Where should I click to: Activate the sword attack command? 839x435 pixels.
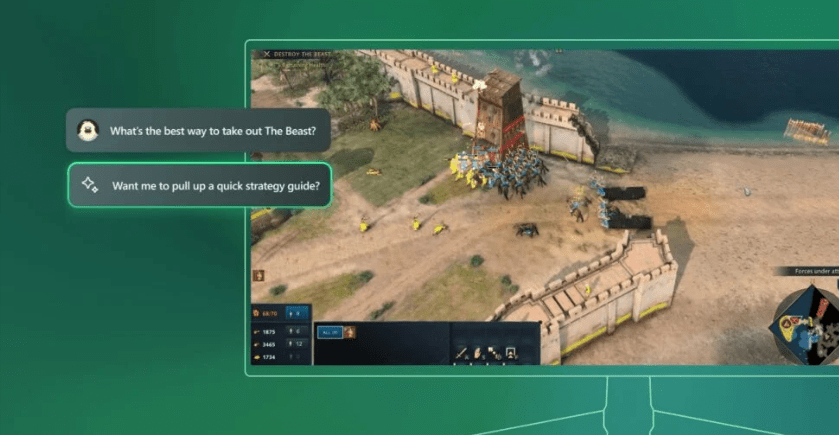462,352
